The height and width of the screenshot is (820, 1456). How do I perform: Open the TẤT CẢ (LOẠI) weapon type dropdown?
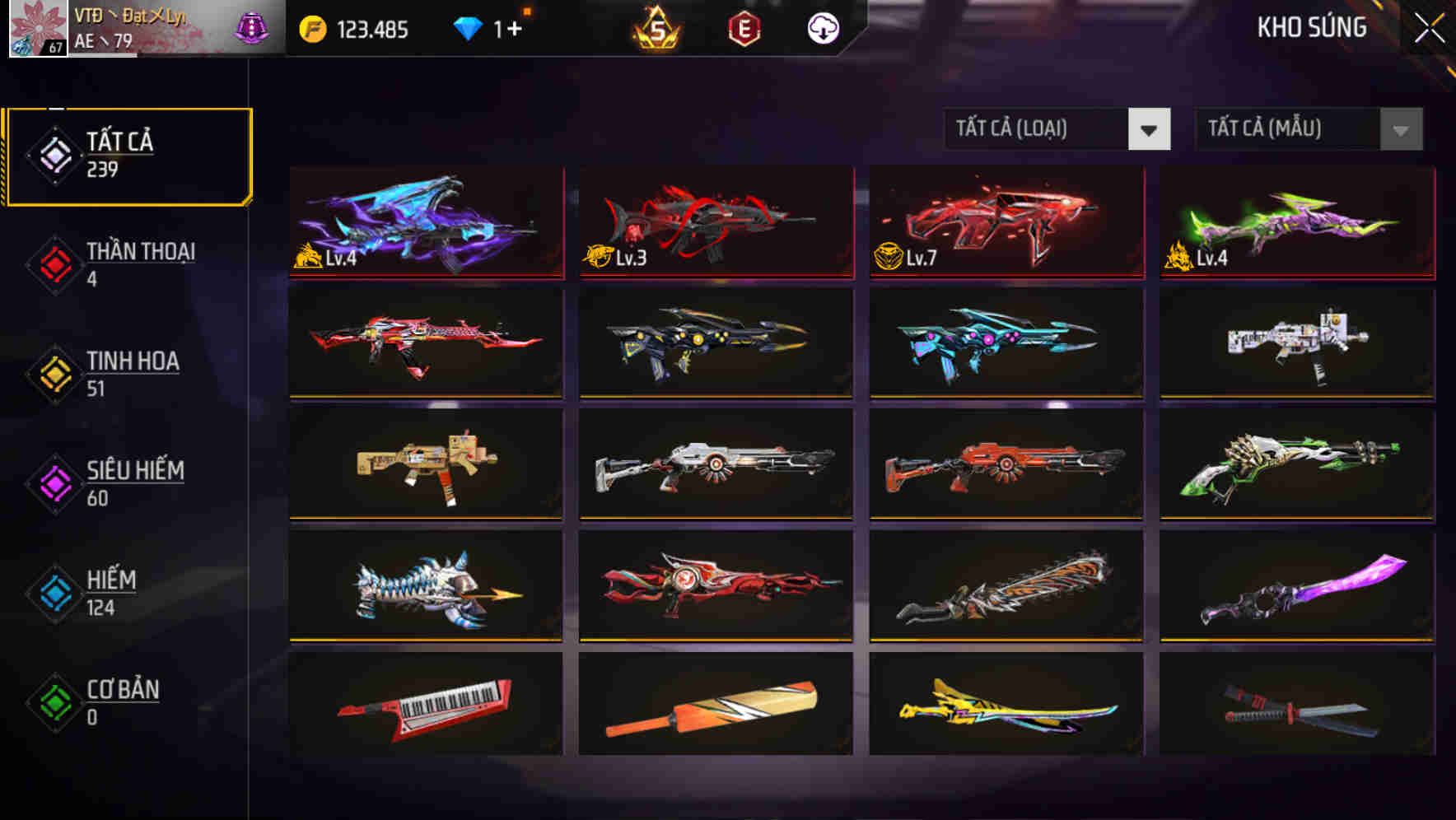(1058, 129)
